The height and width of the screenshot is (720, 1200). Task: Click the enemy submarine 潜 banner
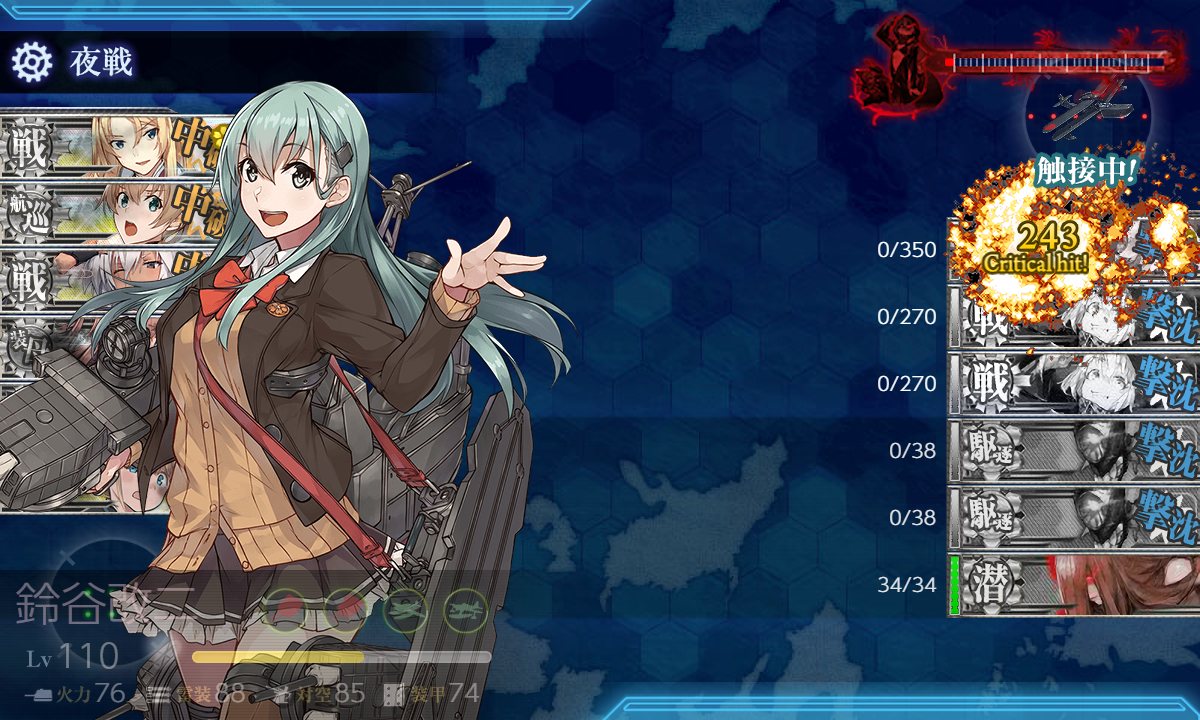1075,586
